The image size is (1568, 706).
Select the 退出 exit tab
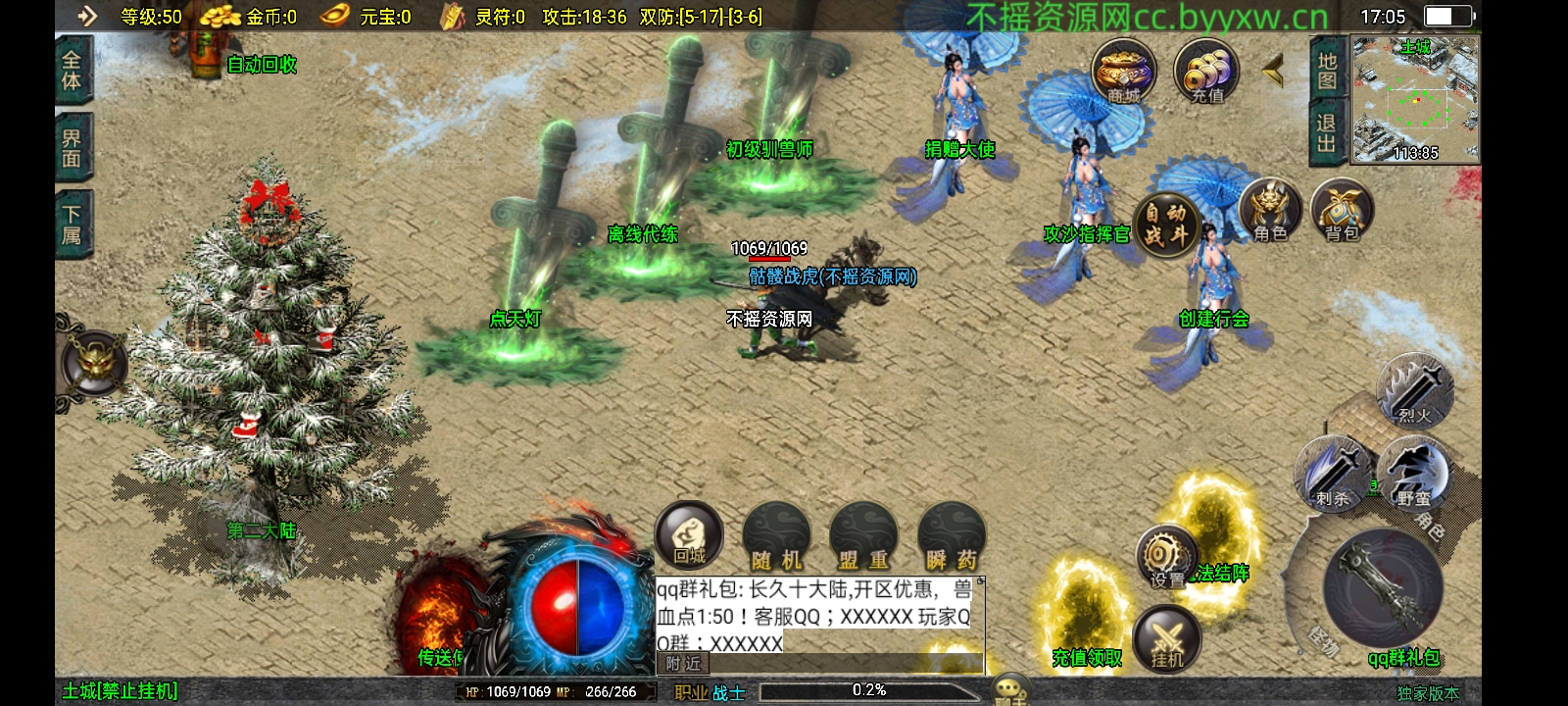click(x=1327, y=133)
